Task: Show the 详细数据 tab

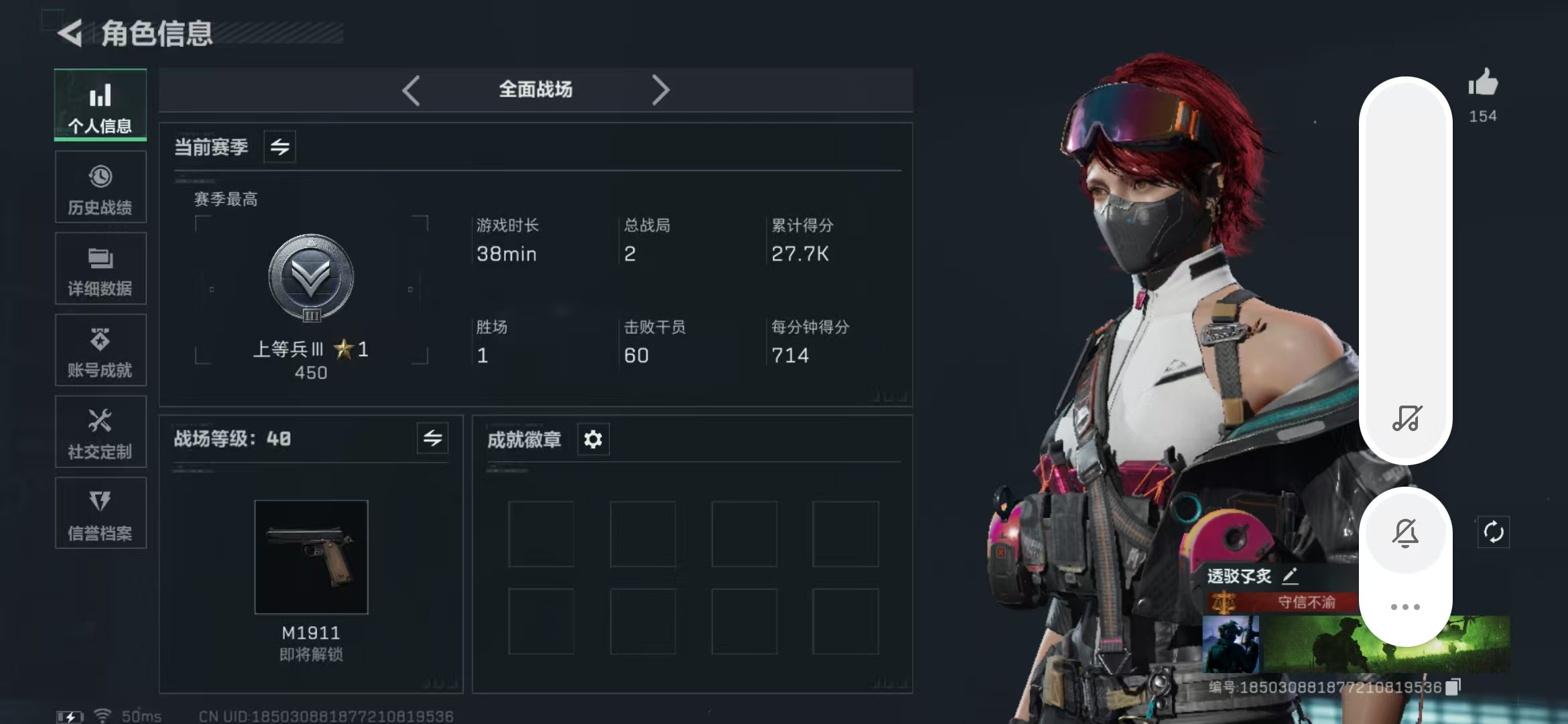Action: pyautogui.click(x=101, y=269)
